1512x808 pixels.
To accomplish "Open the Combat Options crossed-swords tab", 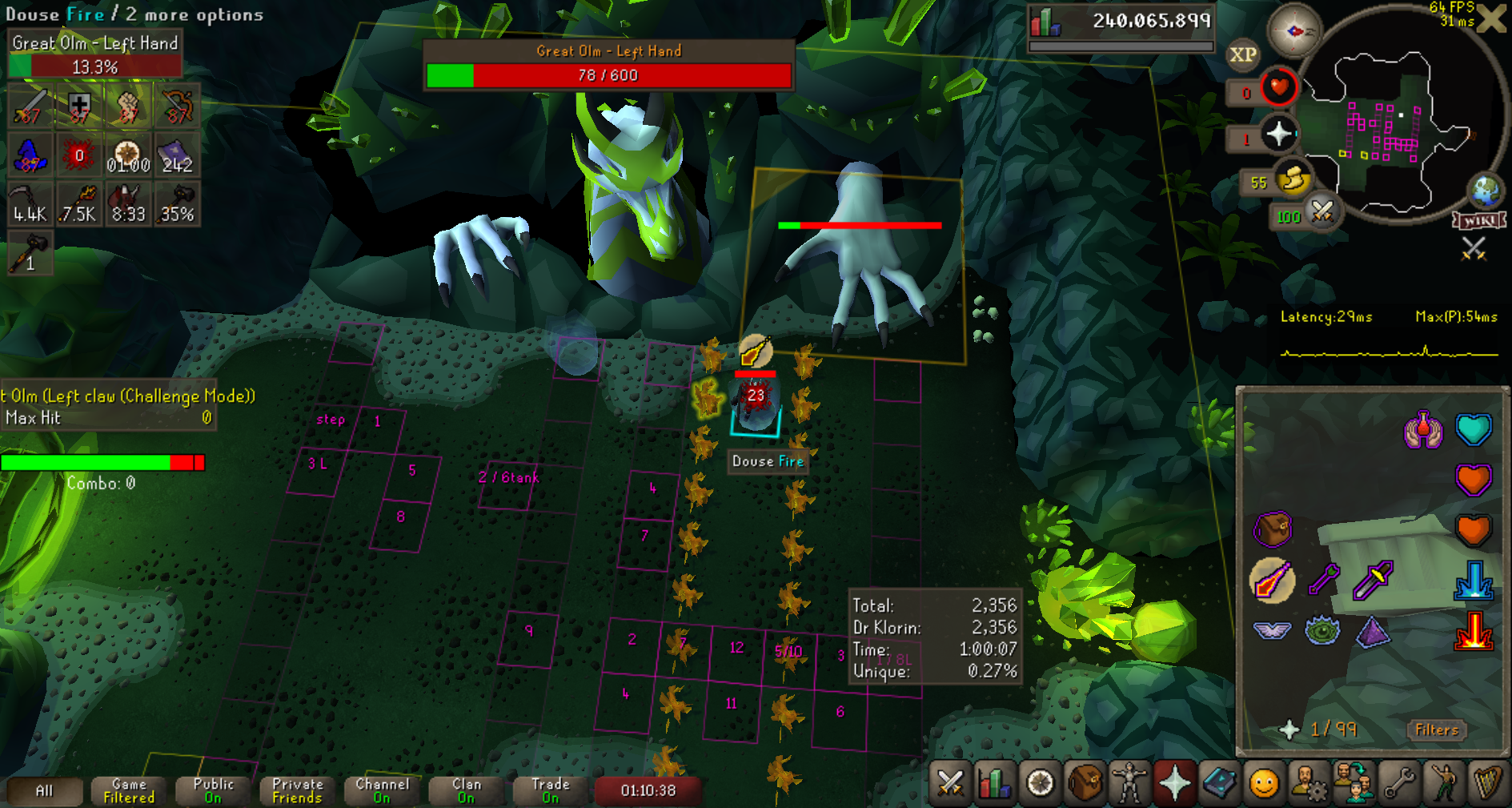I will [x=950, y=782].
